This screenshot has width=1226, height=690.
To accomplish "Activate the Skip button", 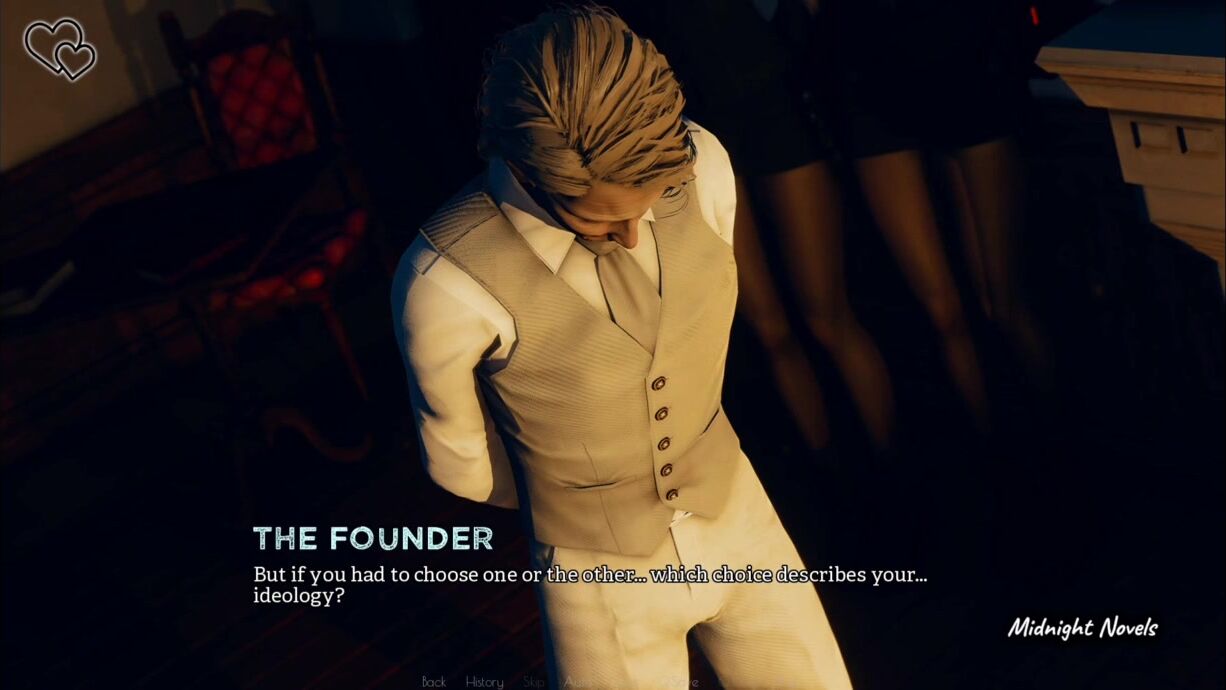I will pyautogui.click(x=534, y=682).
